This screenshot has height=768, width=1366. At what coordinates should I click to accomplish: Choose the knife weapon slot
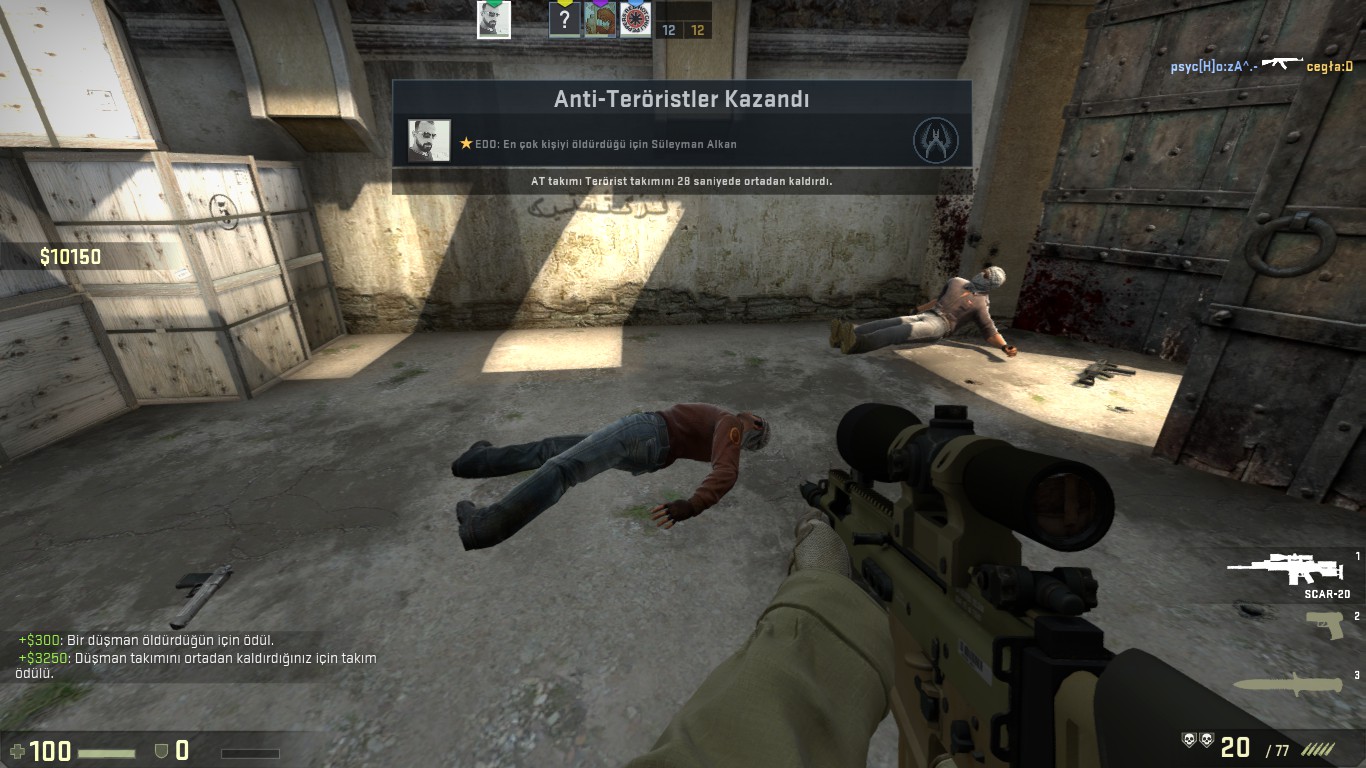click(x=1292, y=685)
